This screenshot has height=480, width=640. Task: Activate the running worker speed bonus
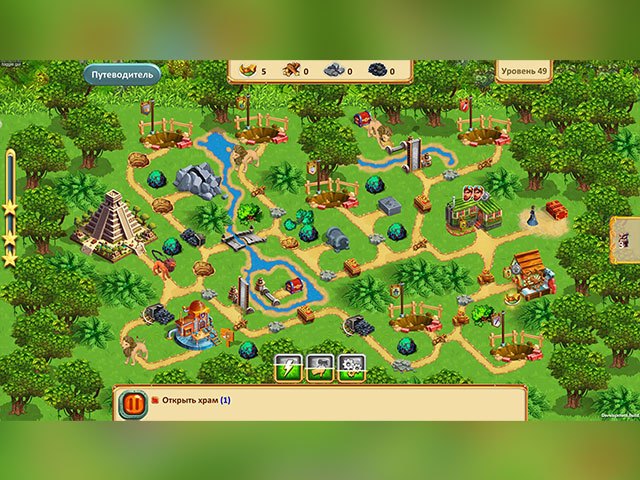click(x=320, y=367)
